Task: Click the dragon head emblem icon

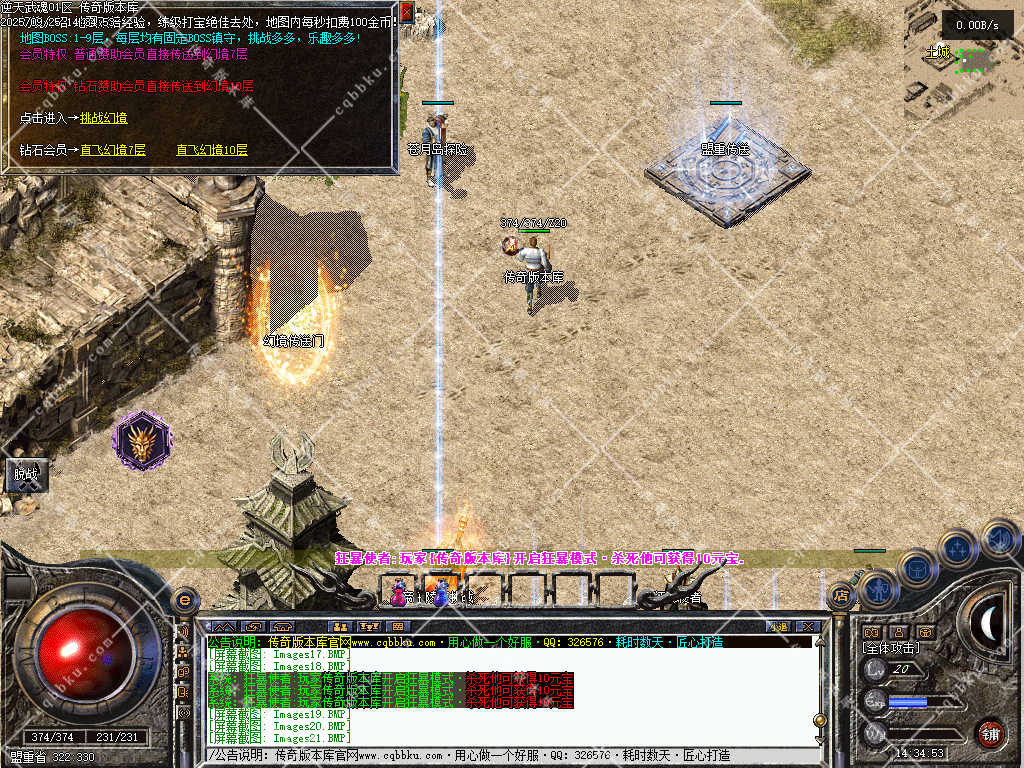Action: pos(142,440)
